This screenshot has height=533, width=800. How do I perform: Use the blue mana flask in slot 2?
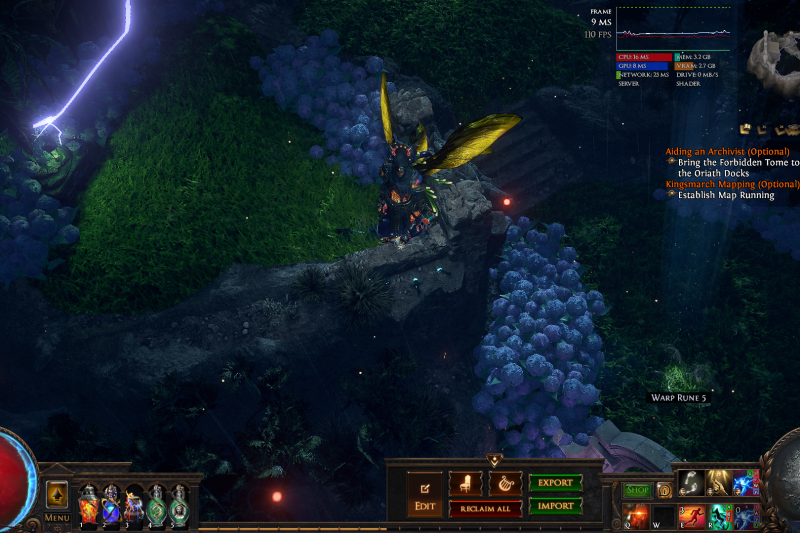pyautogui.click(x=111, y=504)
